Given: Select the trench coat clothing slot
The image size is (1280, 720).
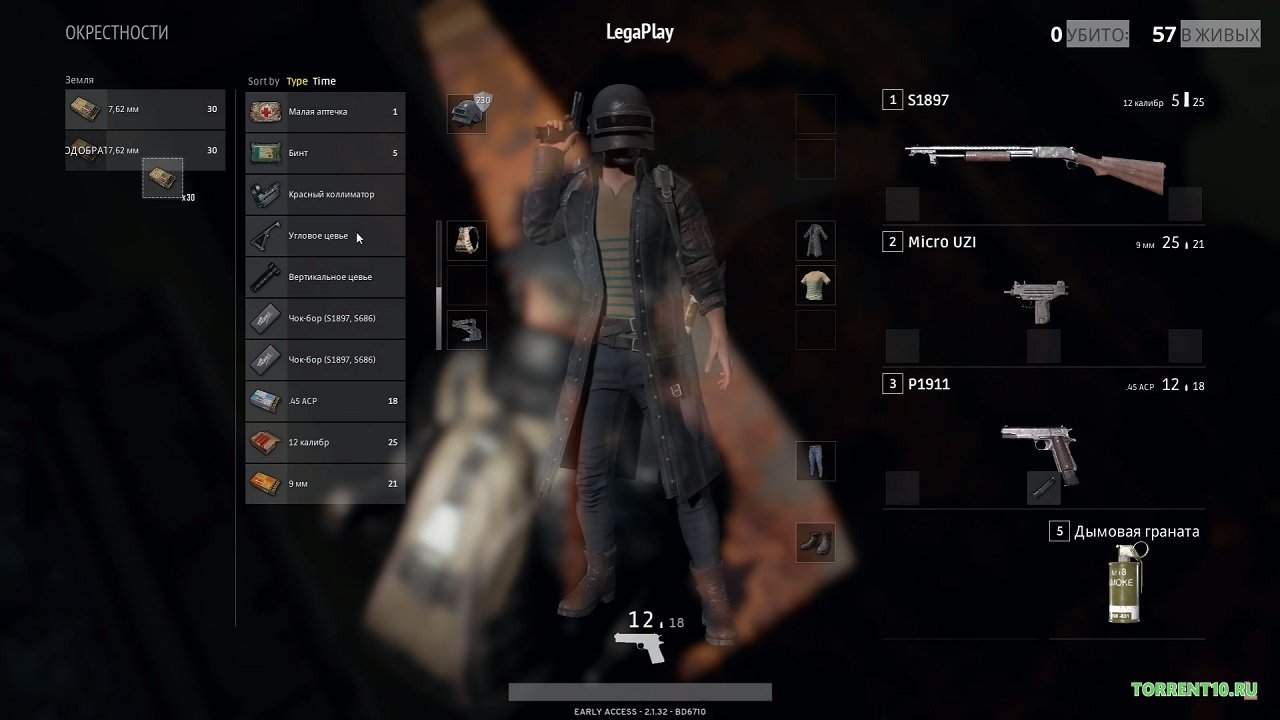Looking at the screenshot, I should click(x=815, y=240).
